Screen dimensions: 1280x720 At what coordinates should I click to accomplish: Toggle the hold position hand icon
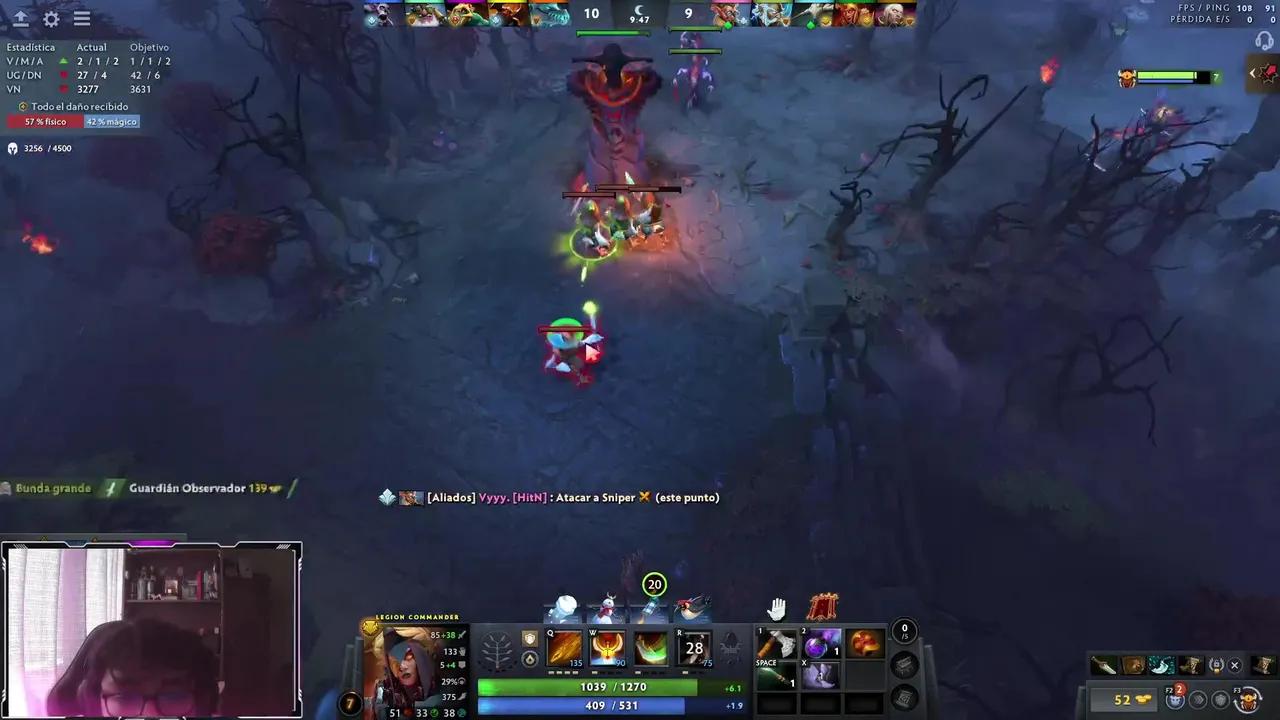(777, 606)
